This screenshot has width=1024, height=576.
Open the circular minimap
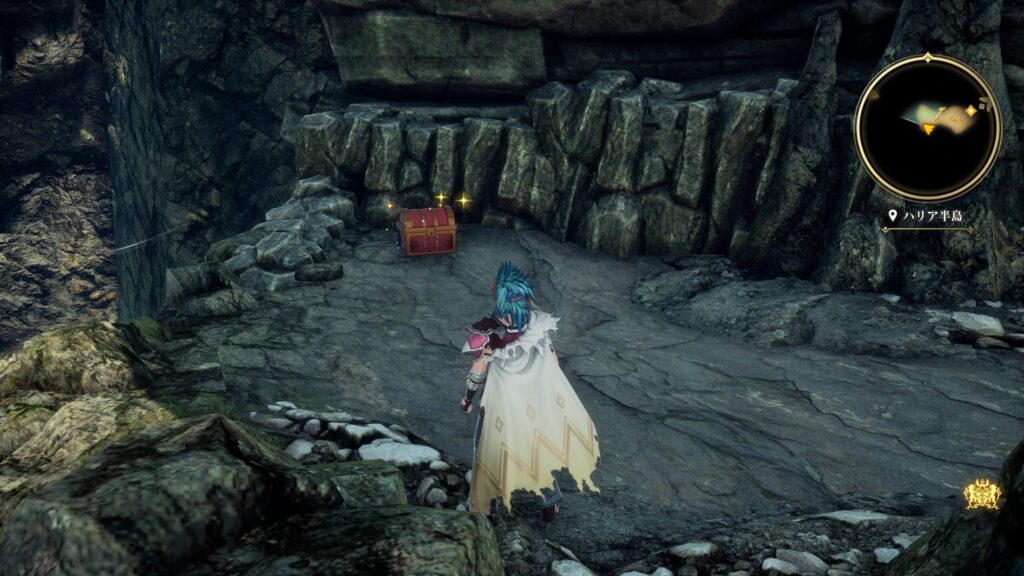click(927, 127)
